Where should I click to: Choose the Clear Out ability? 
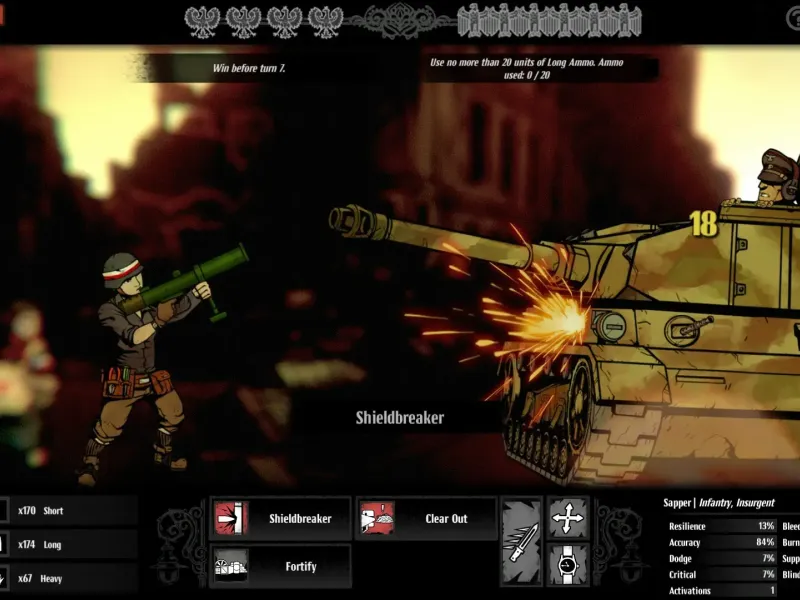pos(426,519)
